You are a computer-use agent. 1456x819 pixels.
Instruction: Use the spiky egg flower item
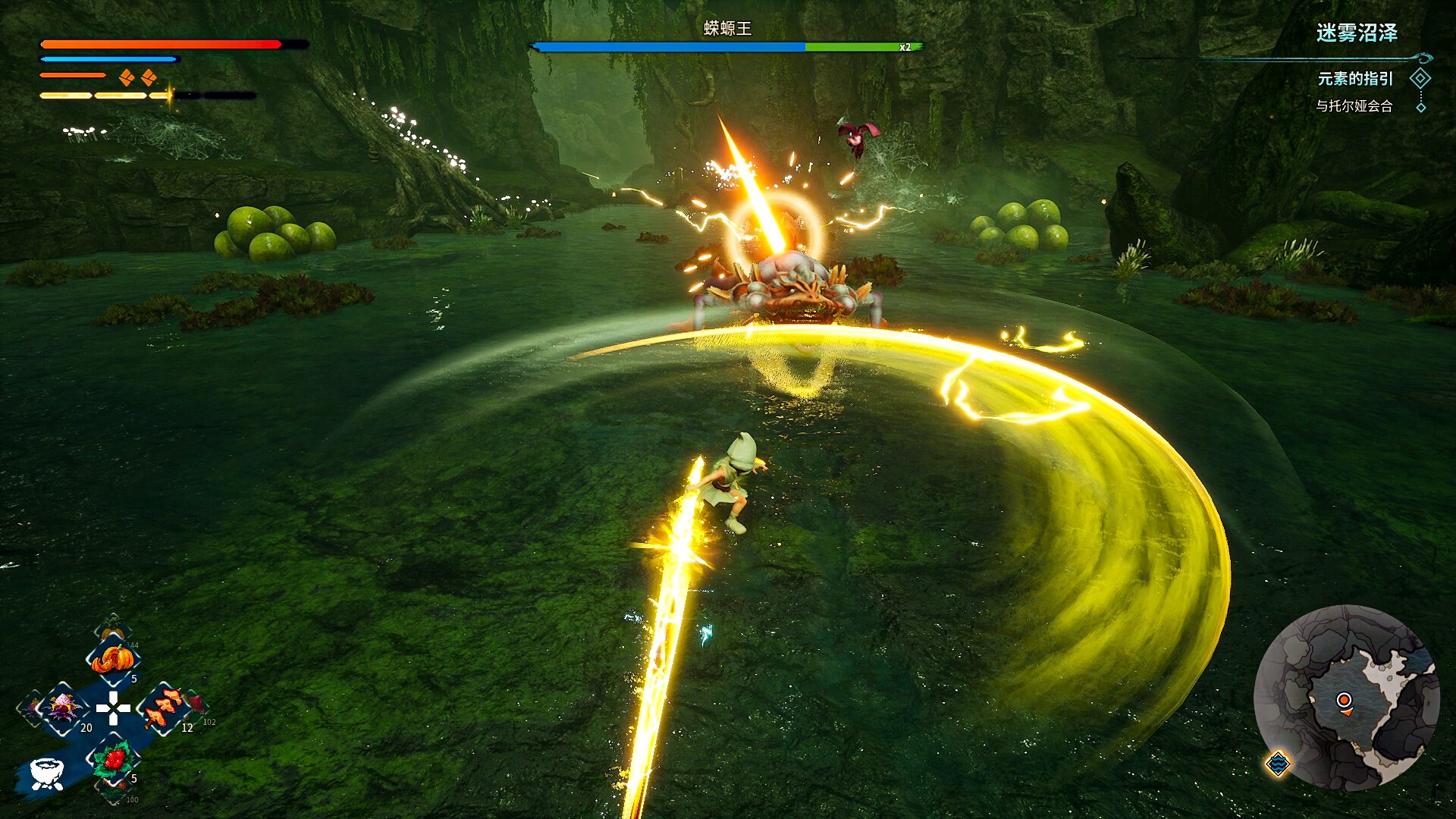click(62, 708)
